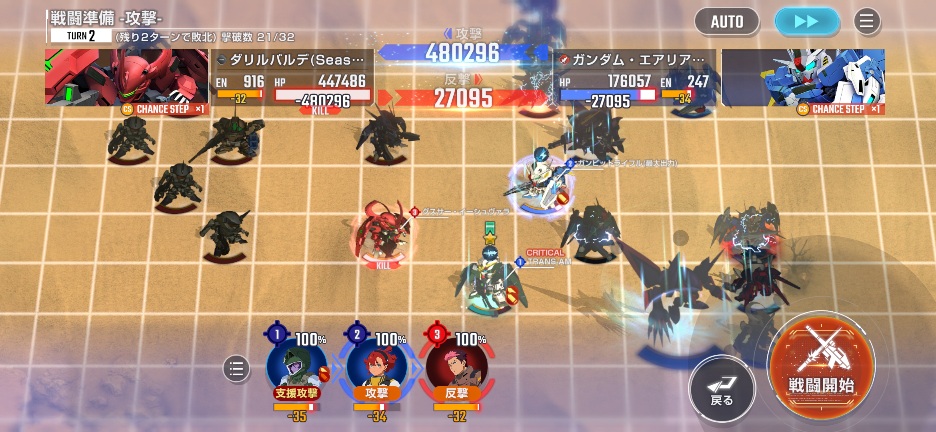Toggle the AUTO battle button
936x432 pixels.
click(x=727, y=21)
